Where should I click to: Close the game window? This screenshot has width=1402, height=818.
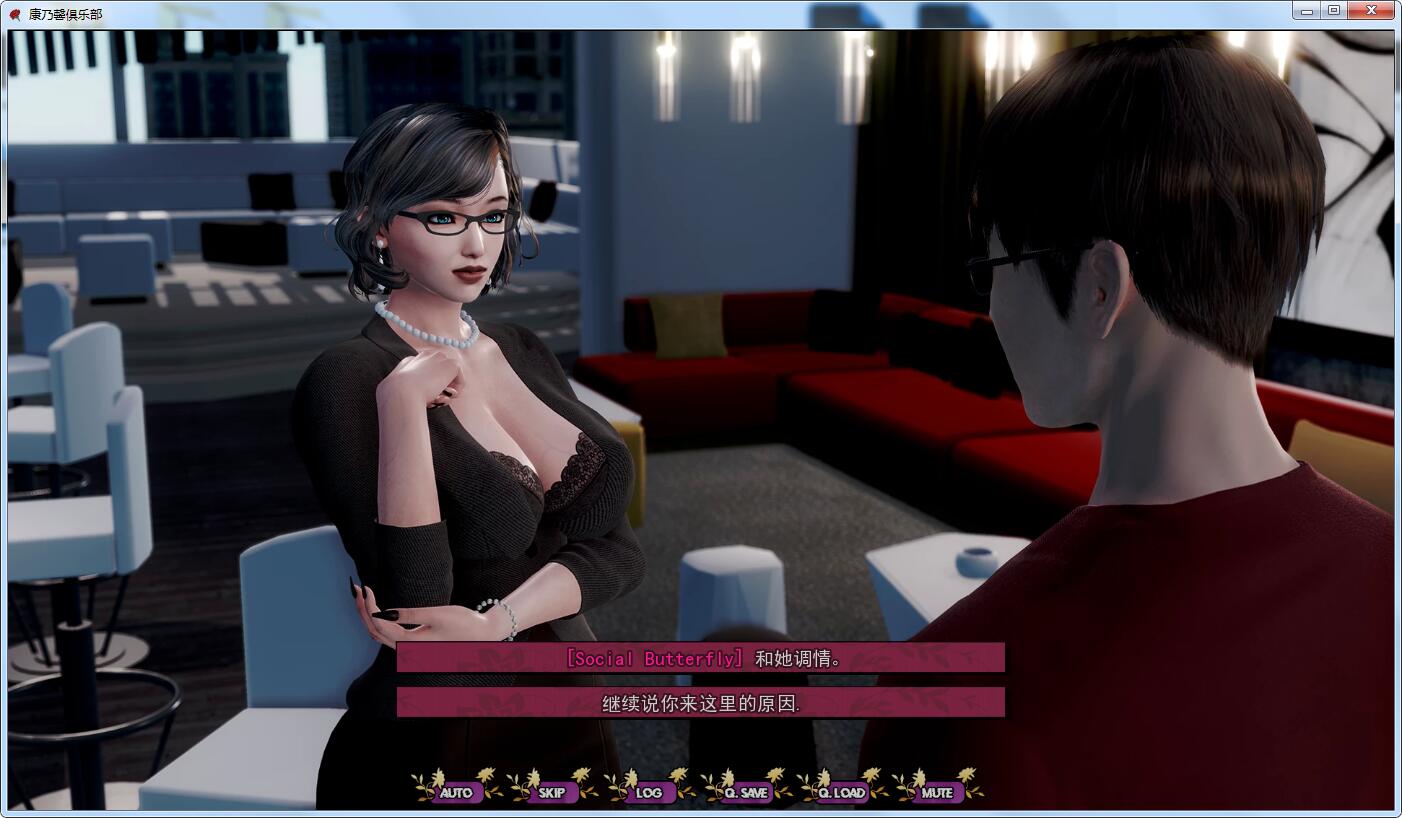1371,10
